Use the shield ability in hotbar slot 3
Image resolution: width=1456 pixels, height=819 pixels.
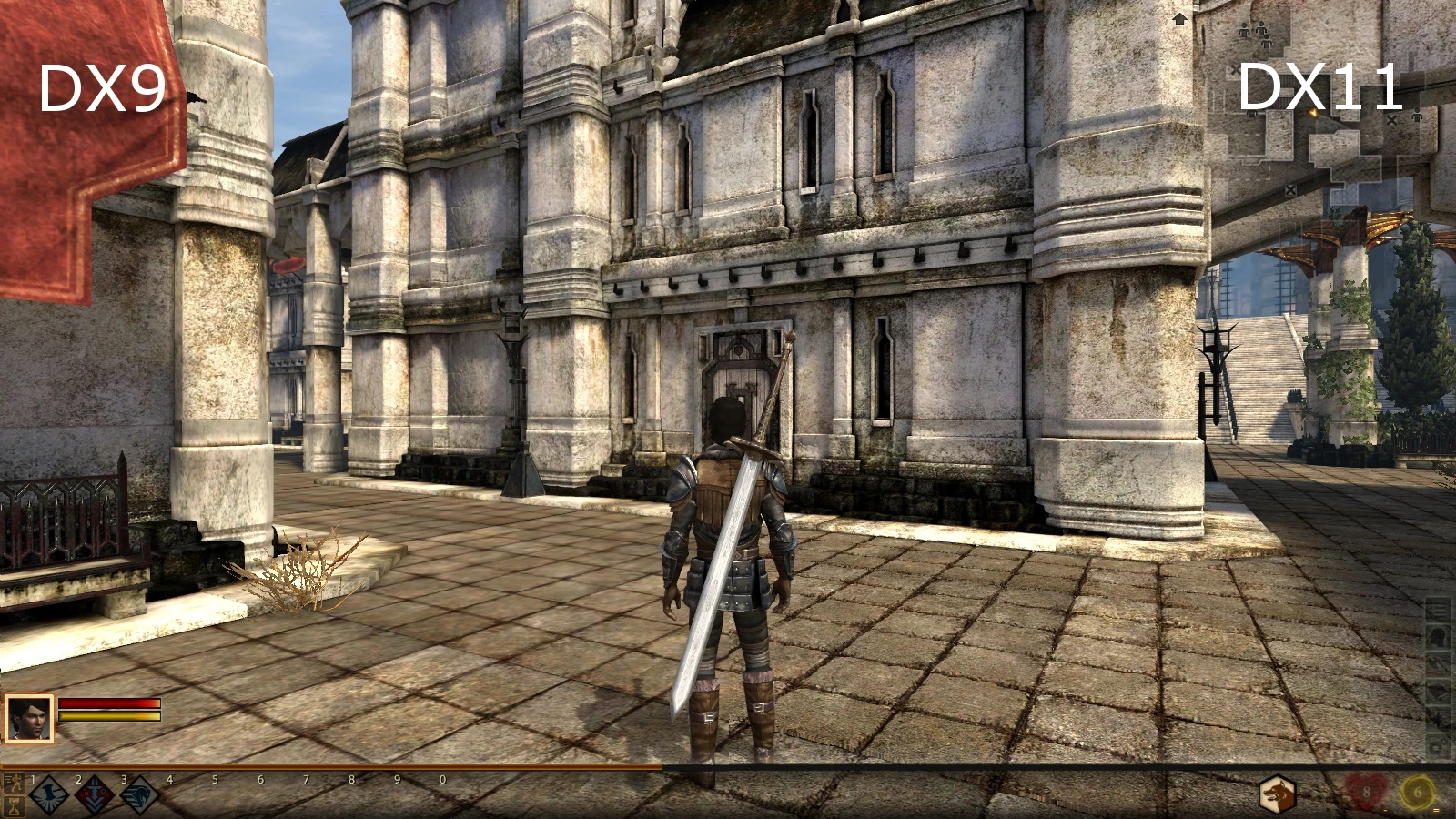138,794
